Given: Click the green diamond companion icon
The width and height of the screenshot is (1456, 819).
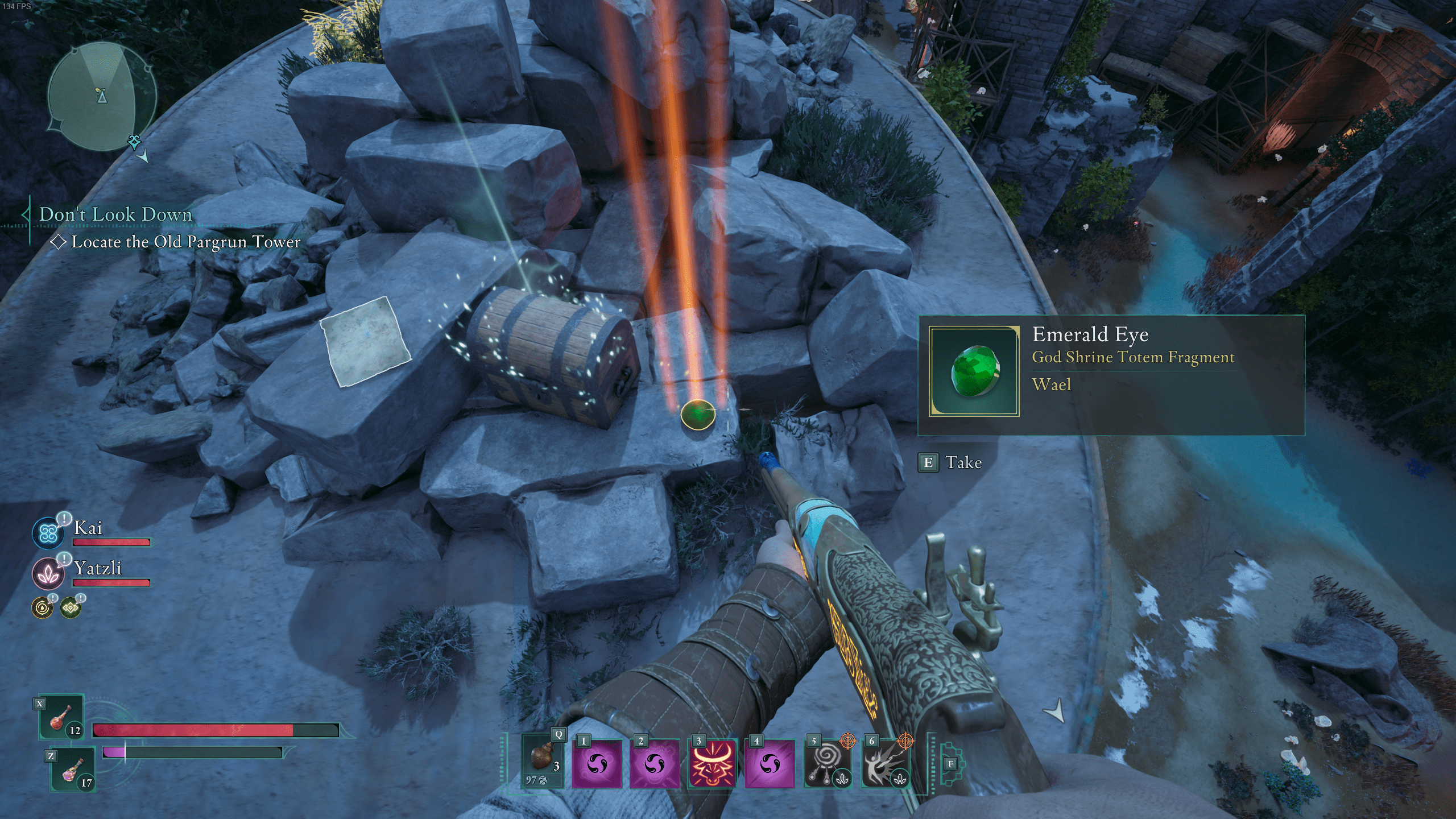Looking at the screenshot, I should (71, 608).
